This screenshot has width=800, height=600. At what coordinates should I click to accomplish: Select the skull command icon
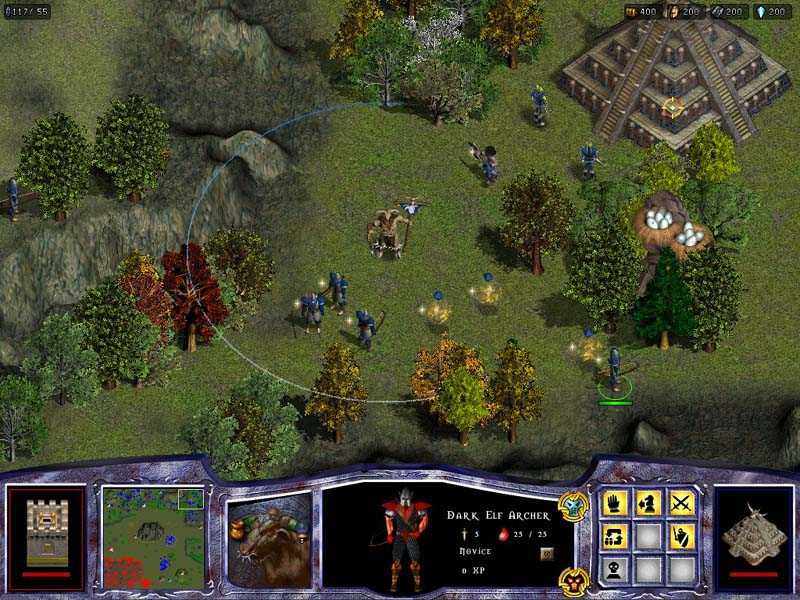[614, 568]
